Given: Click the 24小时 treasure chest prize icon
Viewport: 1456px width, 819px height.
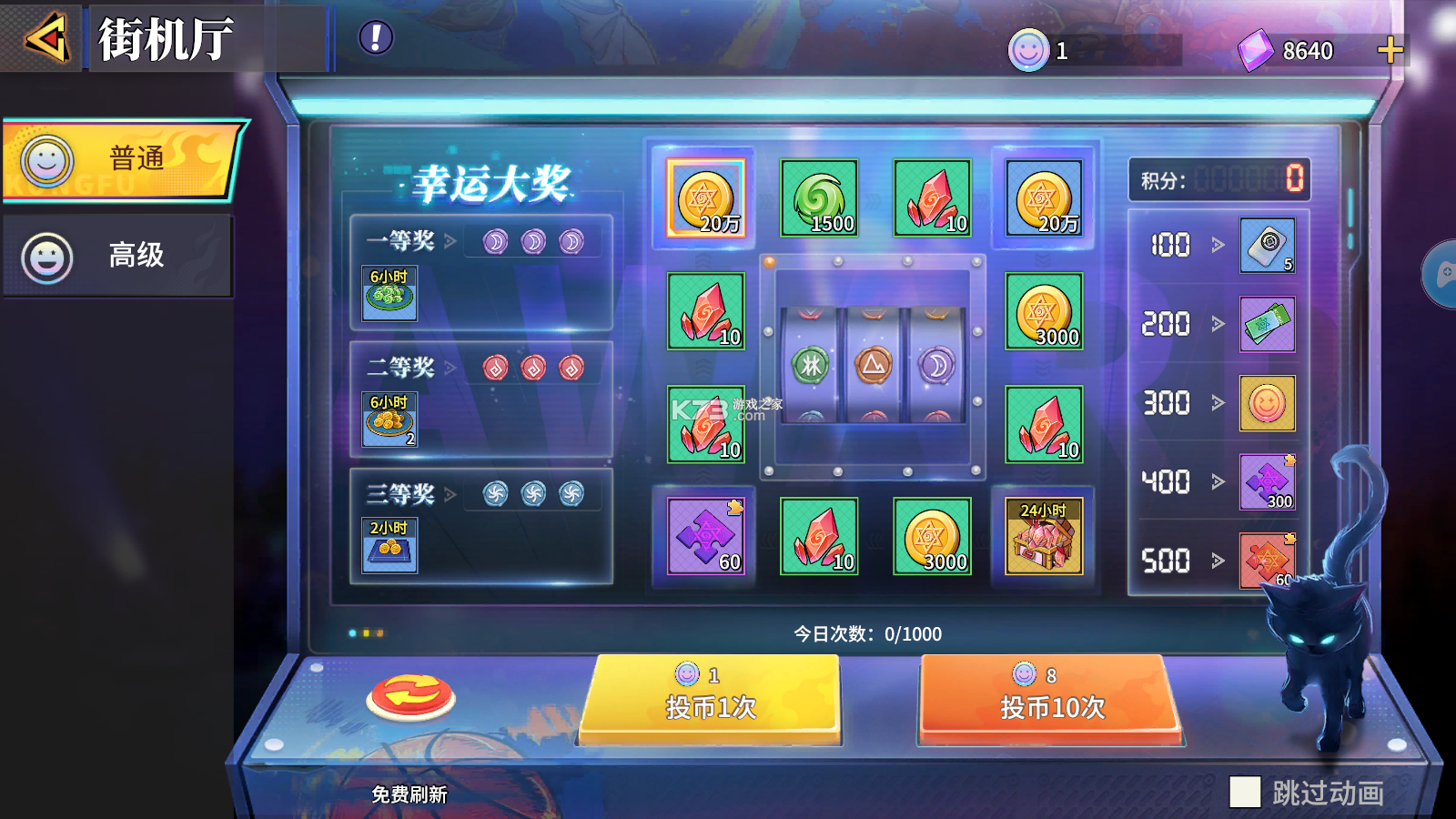Looking at the screenshot, I should click(1045, 537).
